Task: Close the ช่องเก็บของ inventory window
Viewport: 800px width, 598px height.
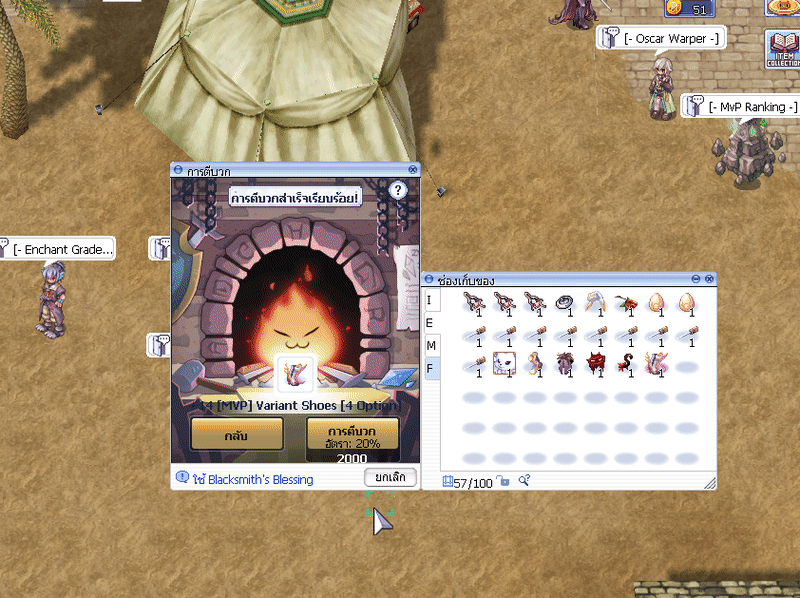Action: click(709, 280)
